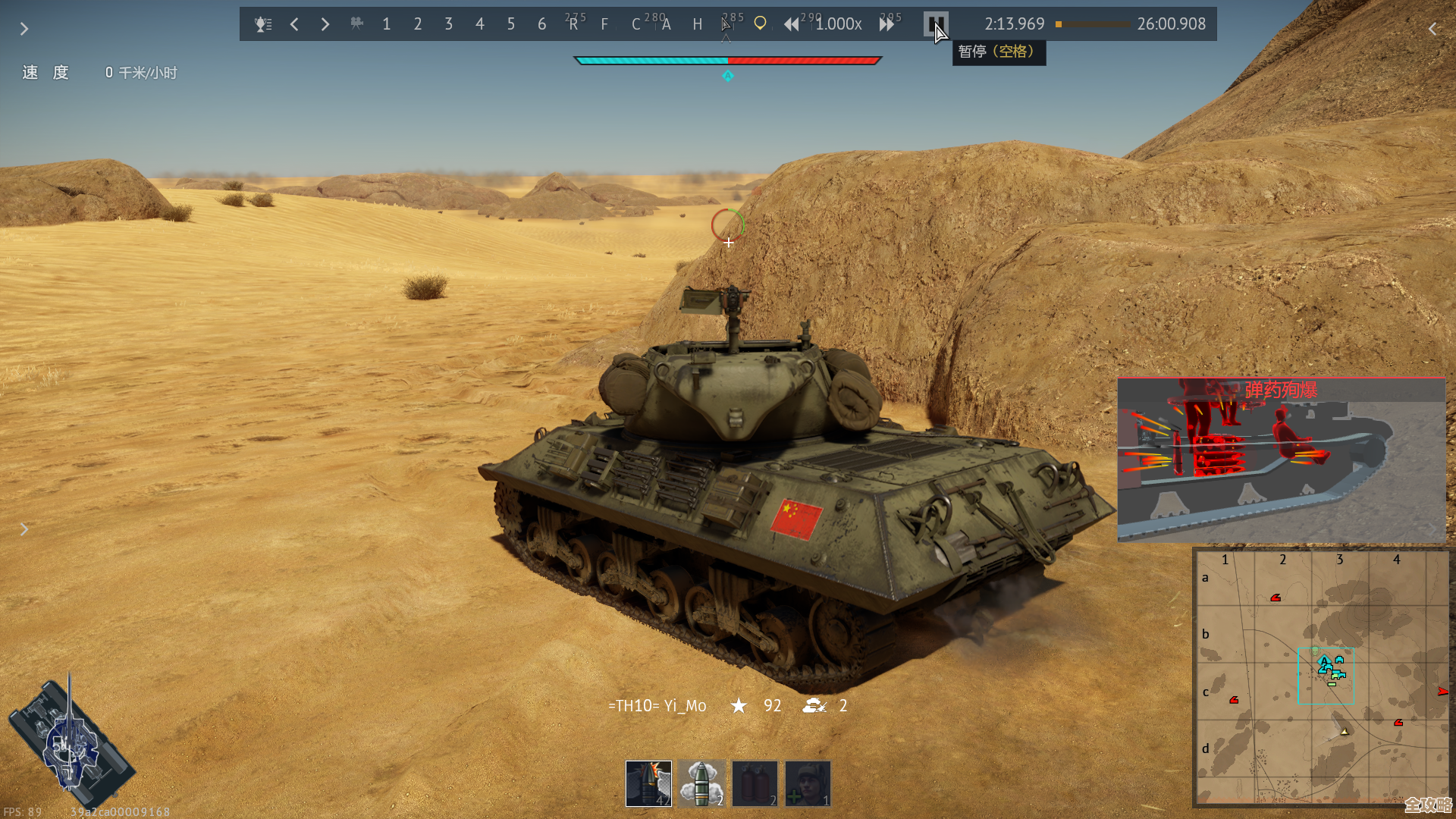Click the tactical minimap
1456x819 pixels.
point(1321,676)
